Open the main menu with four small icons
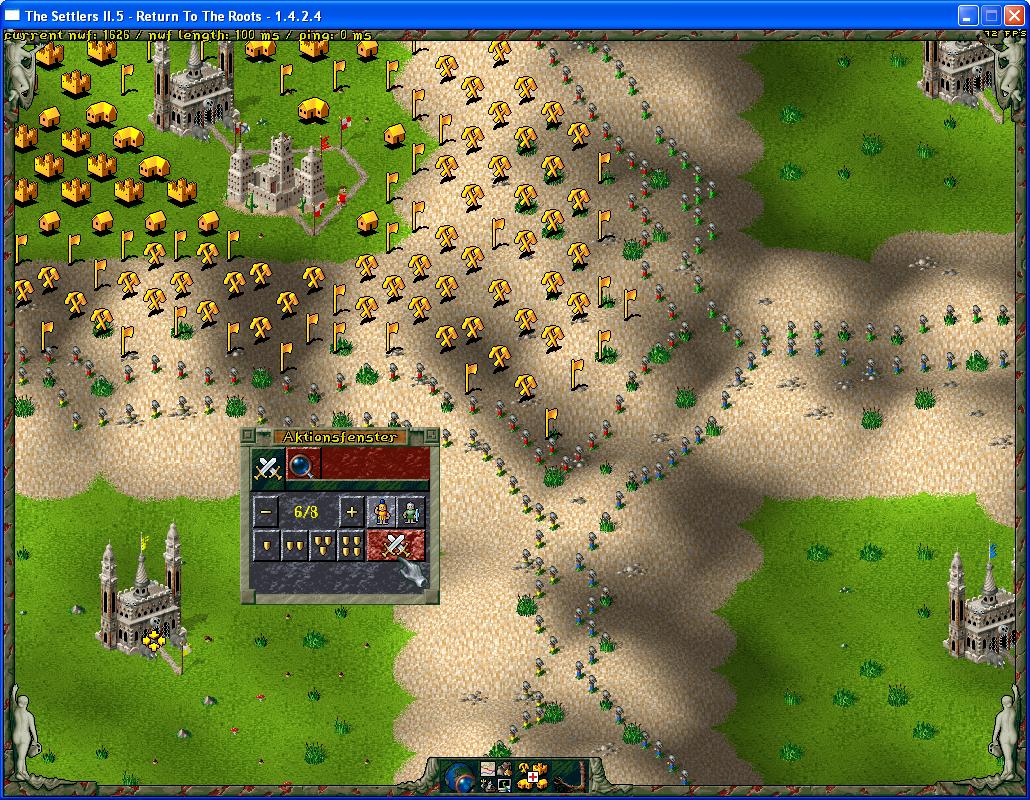The width and height of the screenshot is (1030, 800). pos(496,777)
